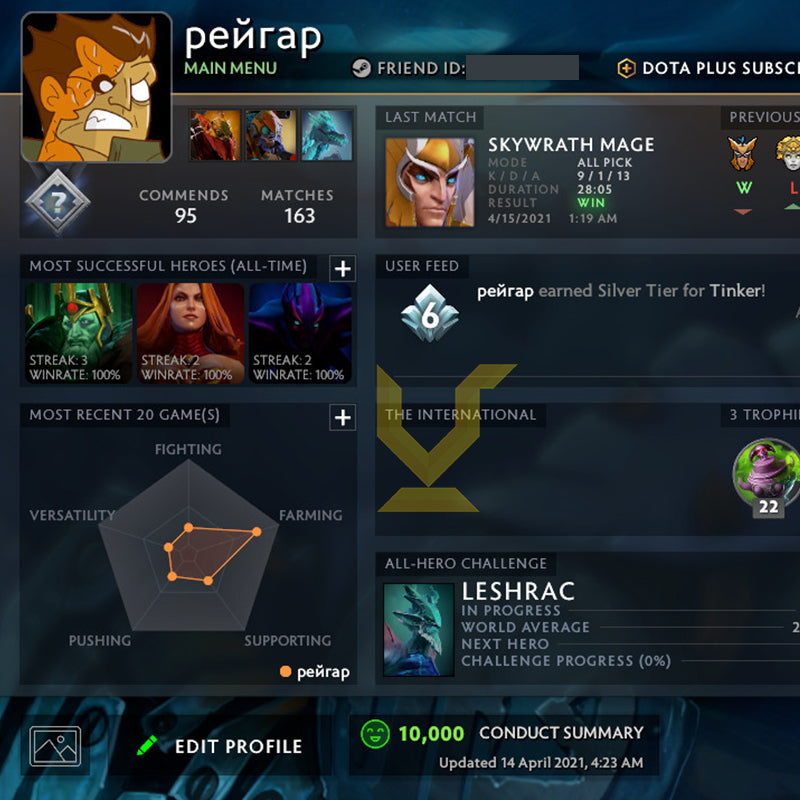The width and height of the screenshot is (800, 800).
Task: Choose the Wraith King hero tile
Action: pos(78,334)
